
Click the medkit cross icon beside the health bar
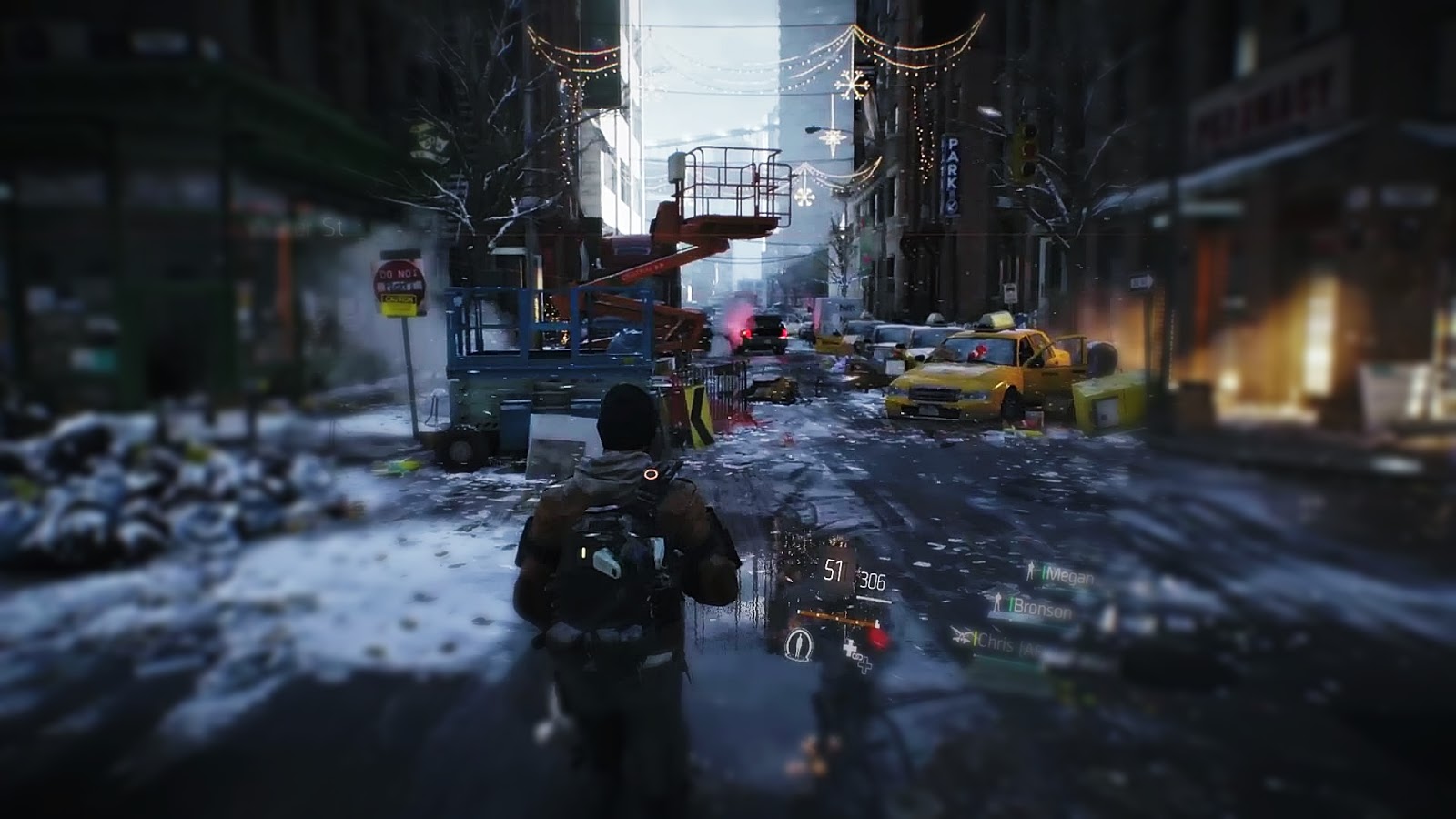click(x=851, y=648)
